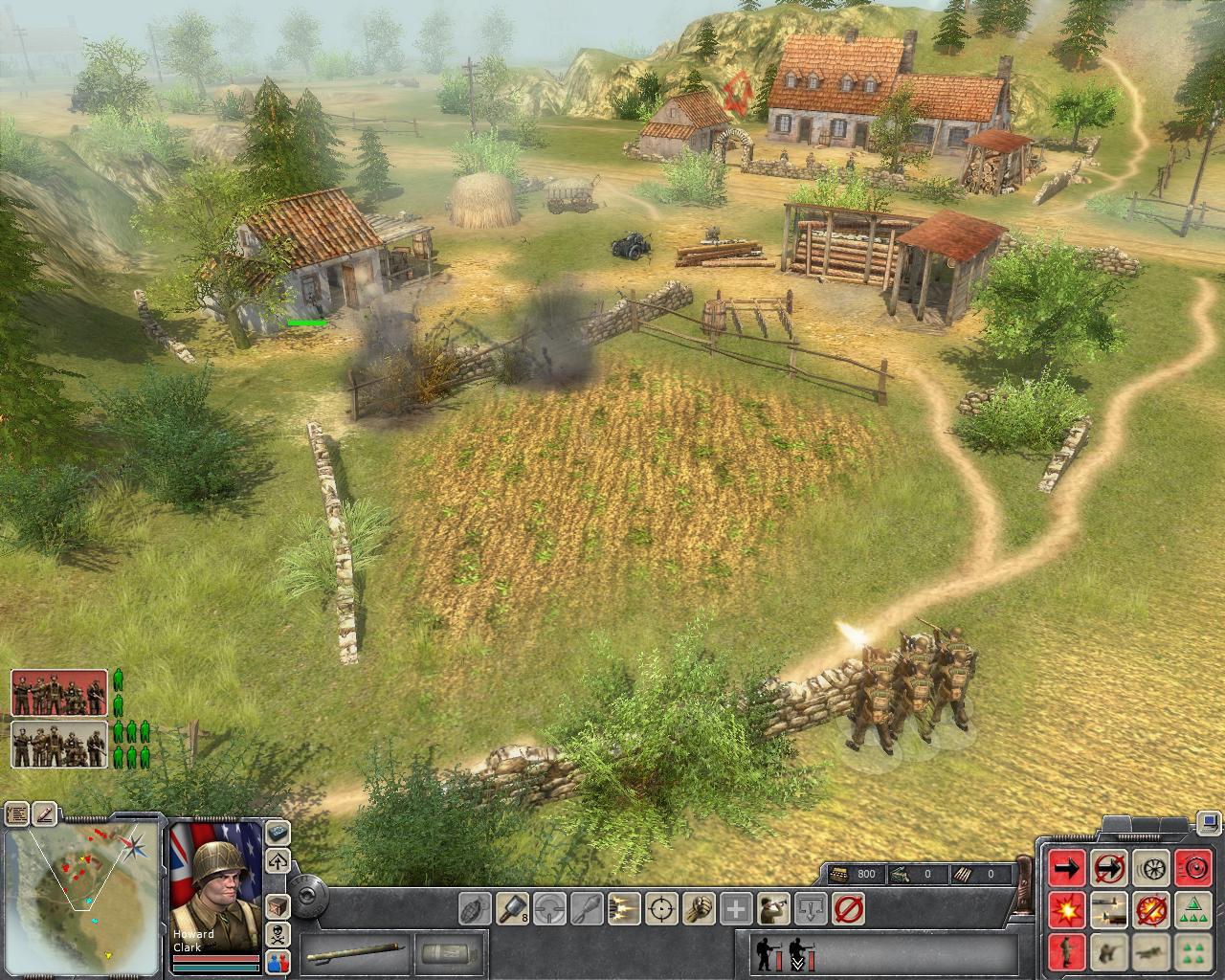
Task: Click the pencil drawing tool icon
Action: pyautogui.click(x=45, y=814)
